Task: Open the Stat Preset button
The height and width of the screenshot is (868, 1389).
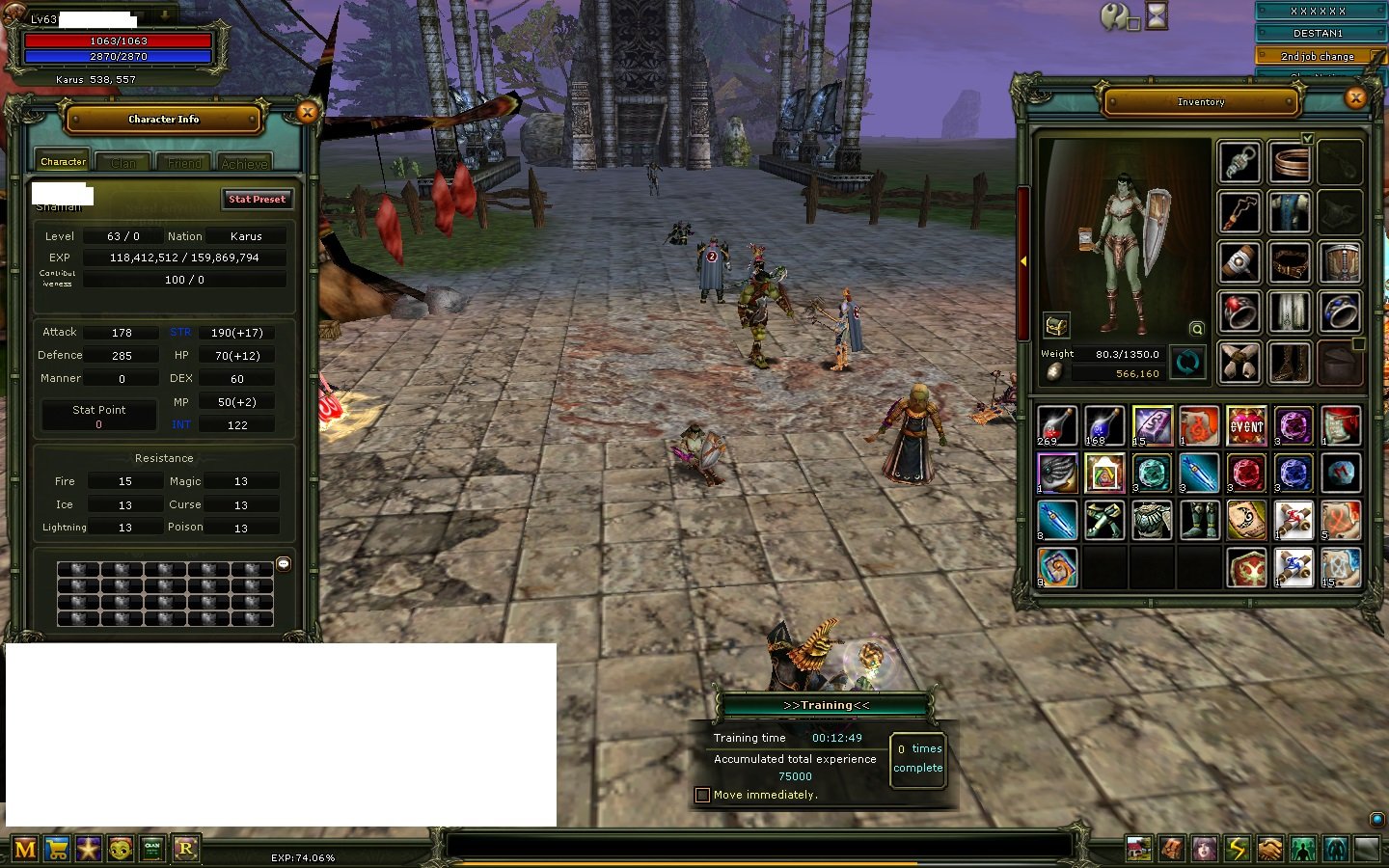Action: [x=257, y=199]
